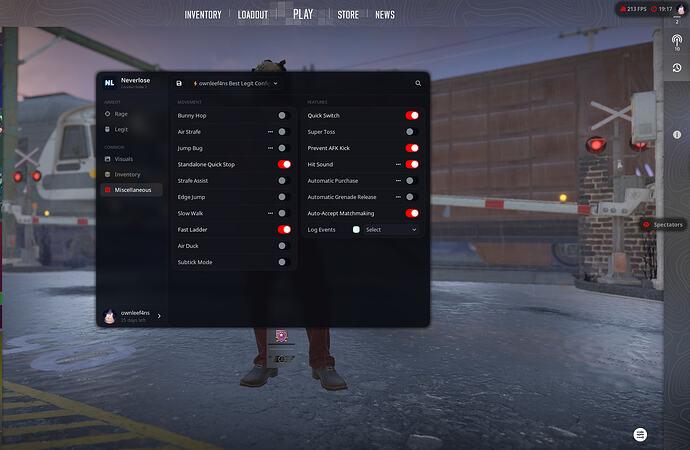Screen dimensions: 690x450
Task: Enable Super Toss
Action: click(x=410, y=131)
